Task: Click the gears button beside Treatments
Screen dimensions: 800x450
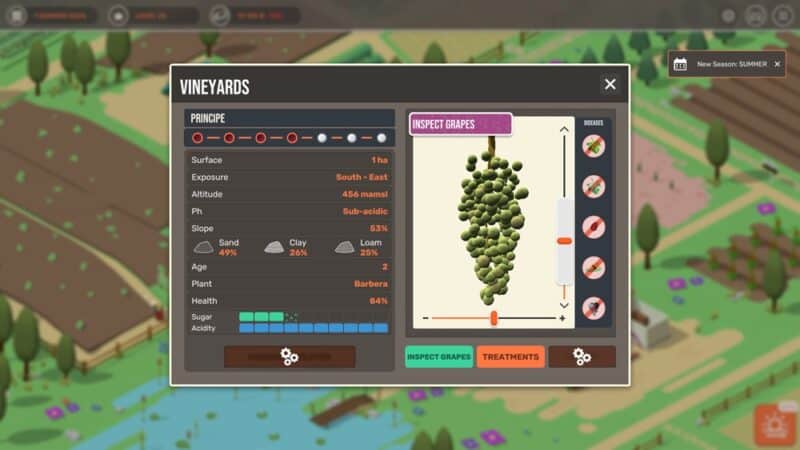Action: pyautogui.click(x=581, y=356)
